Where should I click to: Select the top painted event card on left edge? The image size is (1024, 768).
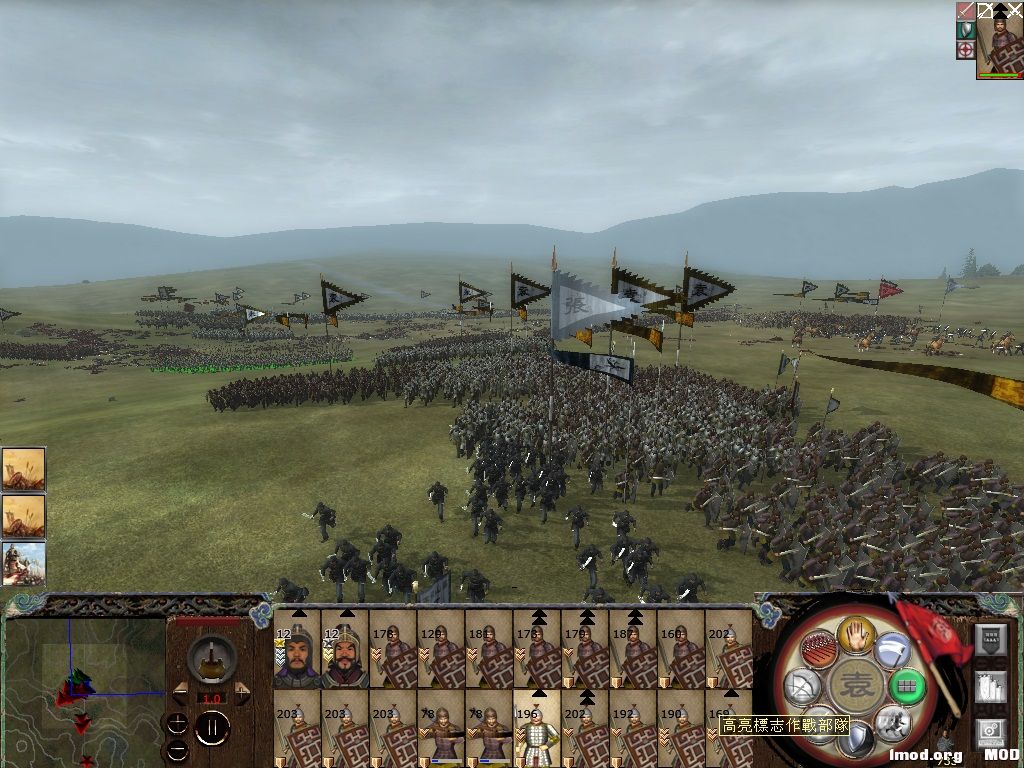(x=23, y=468)
